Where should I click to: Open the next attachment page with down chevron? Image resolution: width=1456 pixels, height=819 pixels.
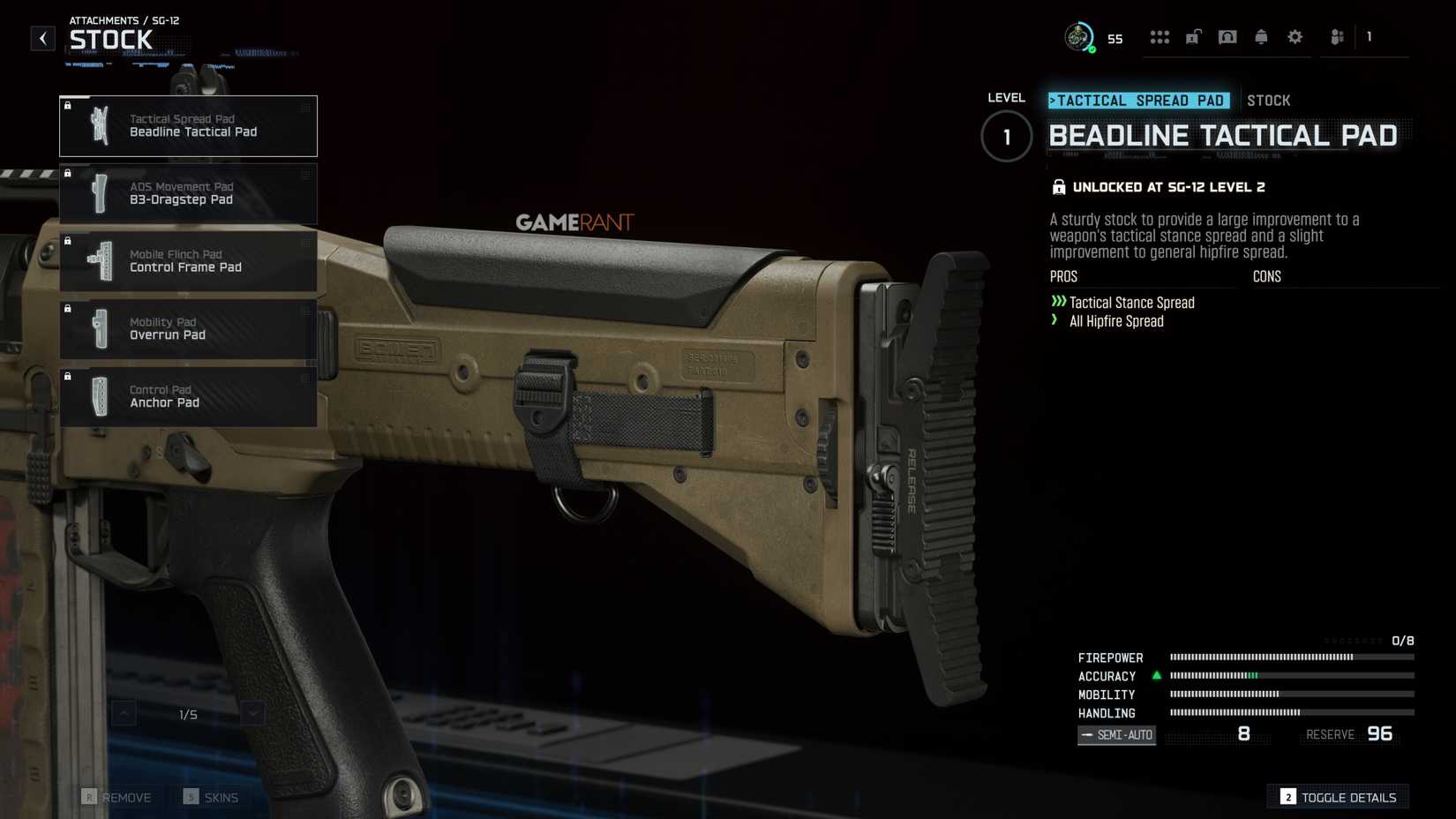[252, 712]
